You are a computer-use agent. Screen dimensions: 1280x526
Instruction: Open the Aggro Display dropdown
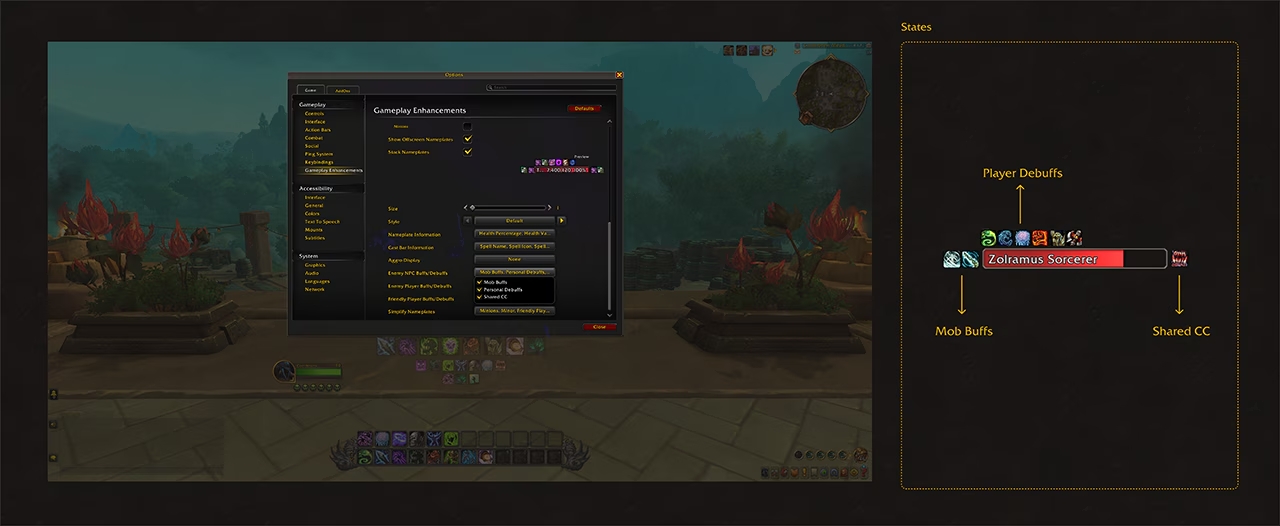(x=514, y=259)
